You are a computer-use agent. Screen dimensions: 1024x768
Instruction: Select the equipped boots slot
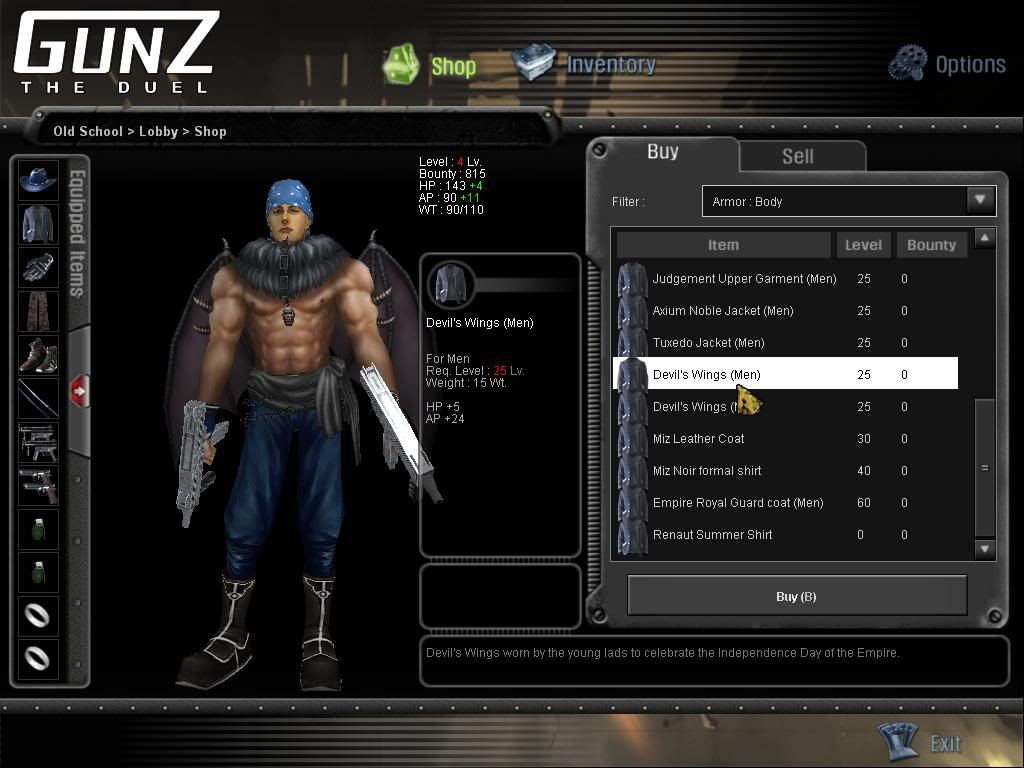coord(39,356)
